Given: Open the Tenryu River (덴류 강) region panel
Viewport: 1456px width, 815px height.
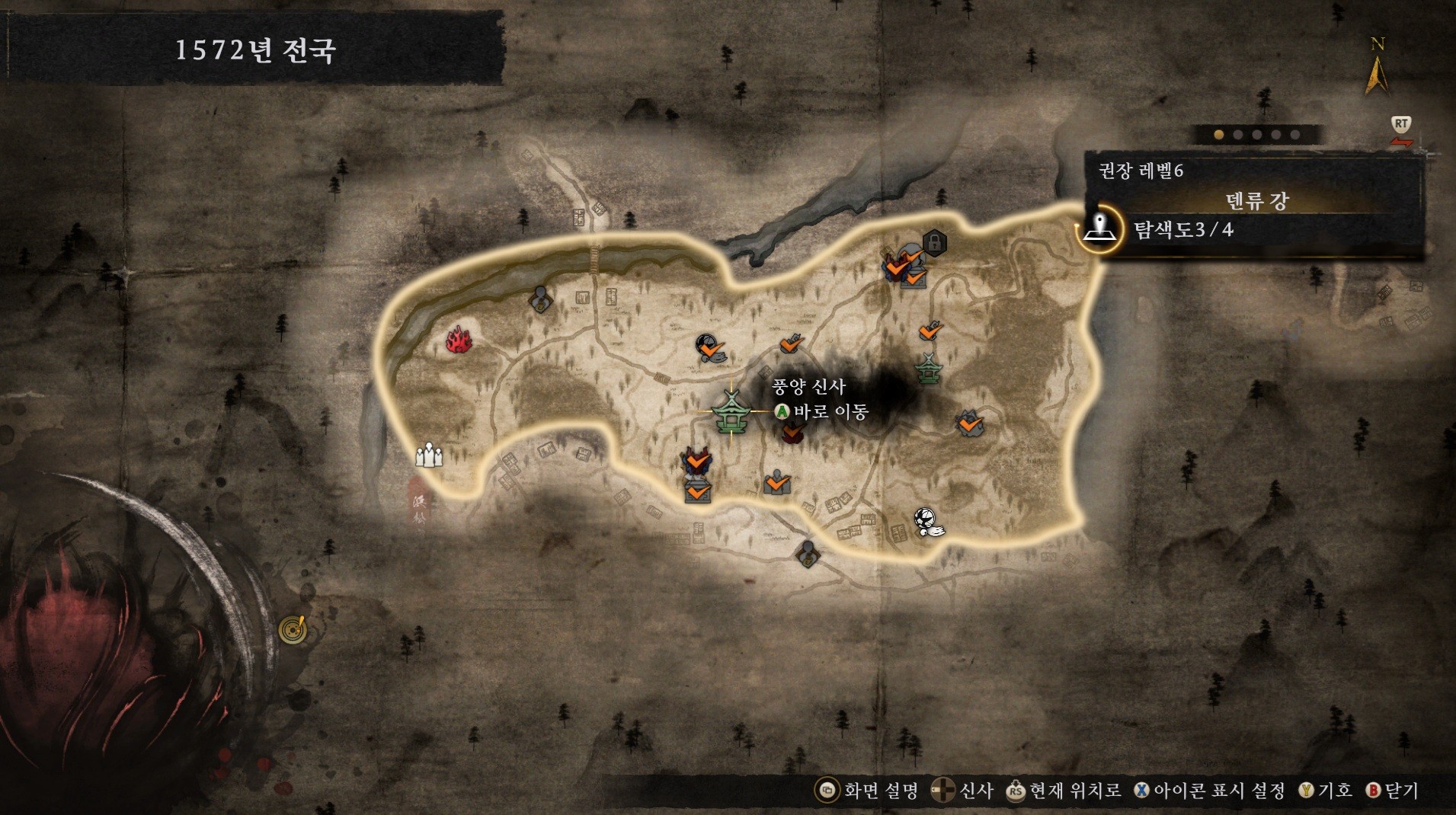Looking at the screenshot, I should pyautogui.click(x=1256, y=201).
